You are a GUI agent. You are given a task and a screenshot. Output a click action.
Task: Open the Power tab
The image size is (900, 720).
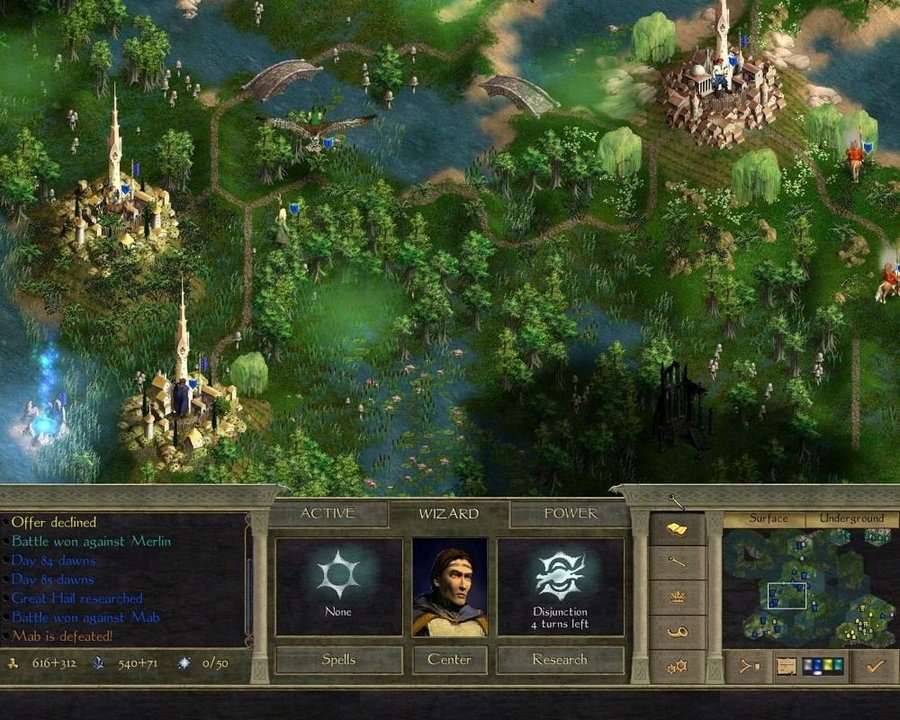(571, 514)
